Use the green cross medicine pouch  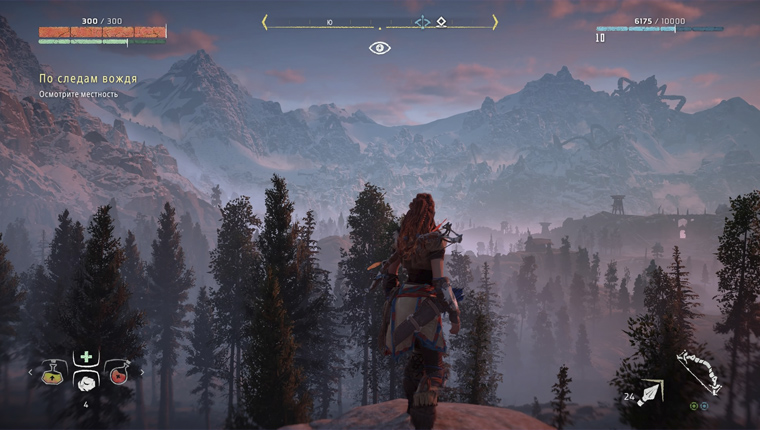[x=86, y=357]
